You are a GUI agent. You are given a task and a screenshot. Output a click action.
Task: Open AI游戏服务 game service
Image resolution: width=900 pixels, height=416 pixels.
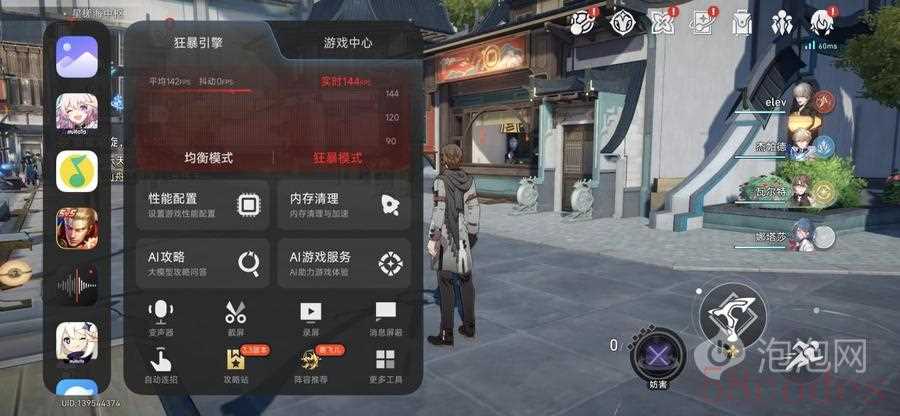(x=344, y=262)
